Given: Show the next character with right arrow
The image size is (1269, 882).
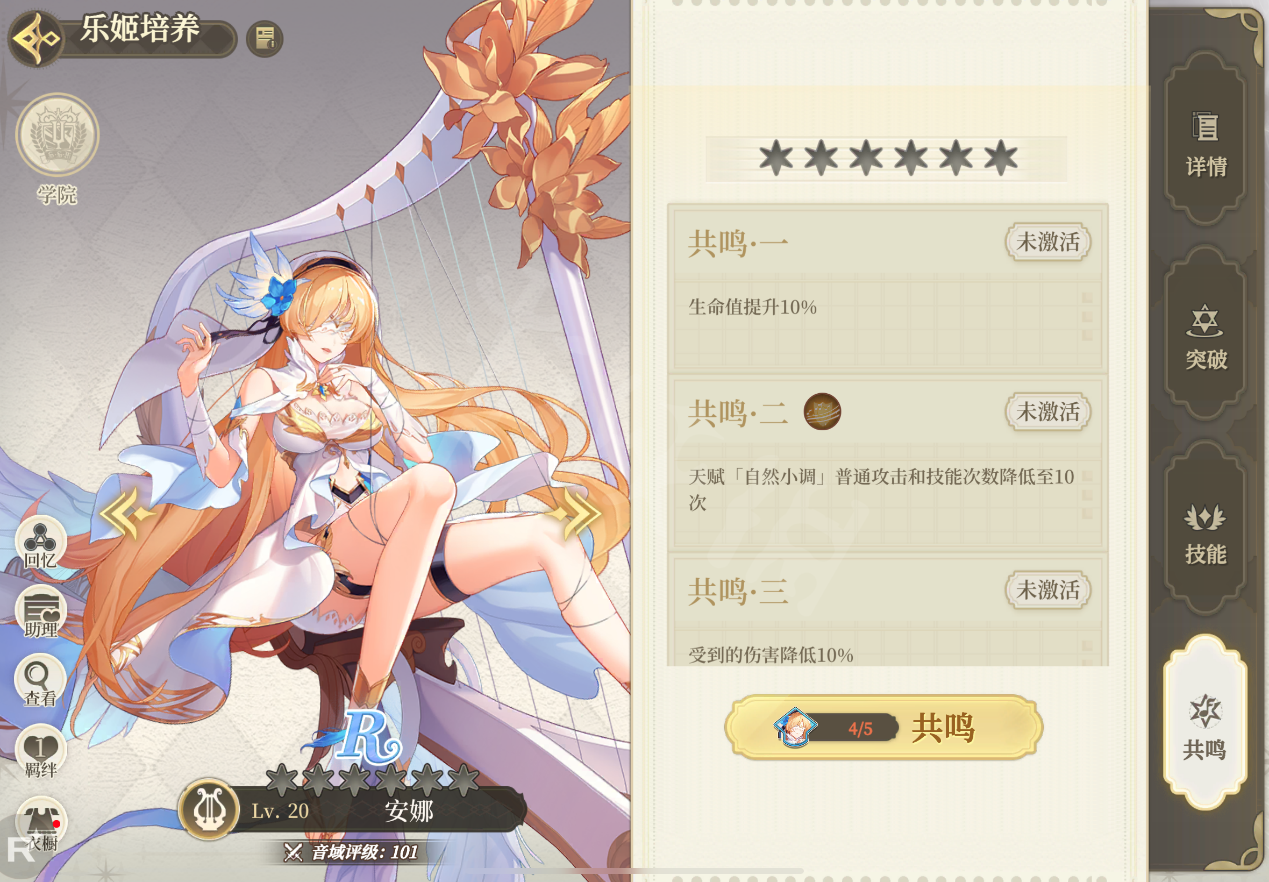Looking at the screenshot, I should [574, 514].
